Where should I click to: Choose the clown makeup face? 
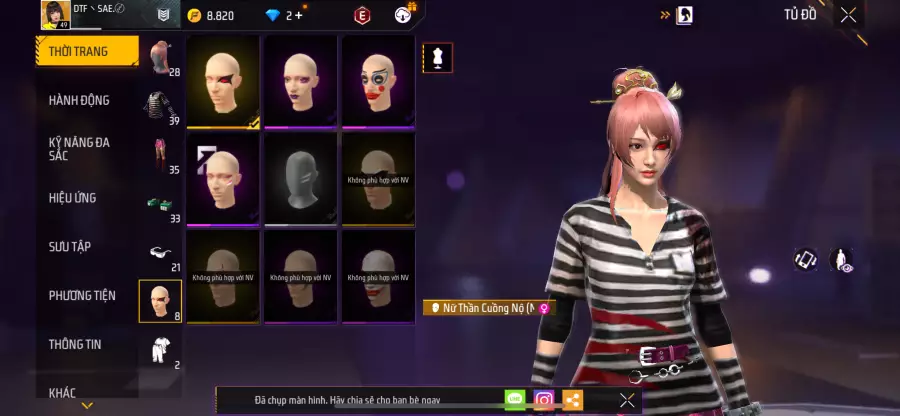[x=378, y=82]
